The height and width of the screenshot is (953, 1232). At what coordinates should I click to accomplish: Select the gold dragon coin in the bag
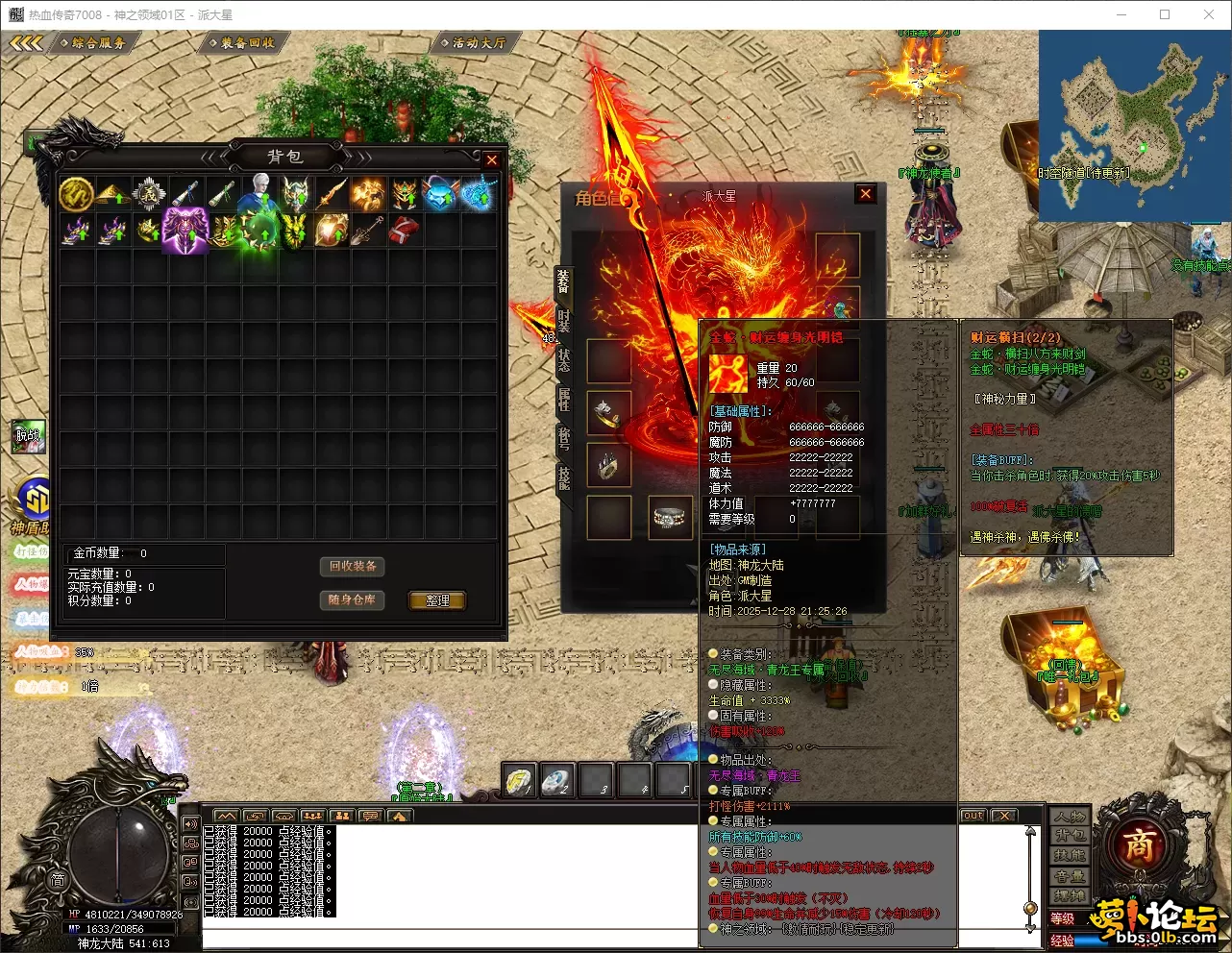pyautogui.click(x=76, y=194)
